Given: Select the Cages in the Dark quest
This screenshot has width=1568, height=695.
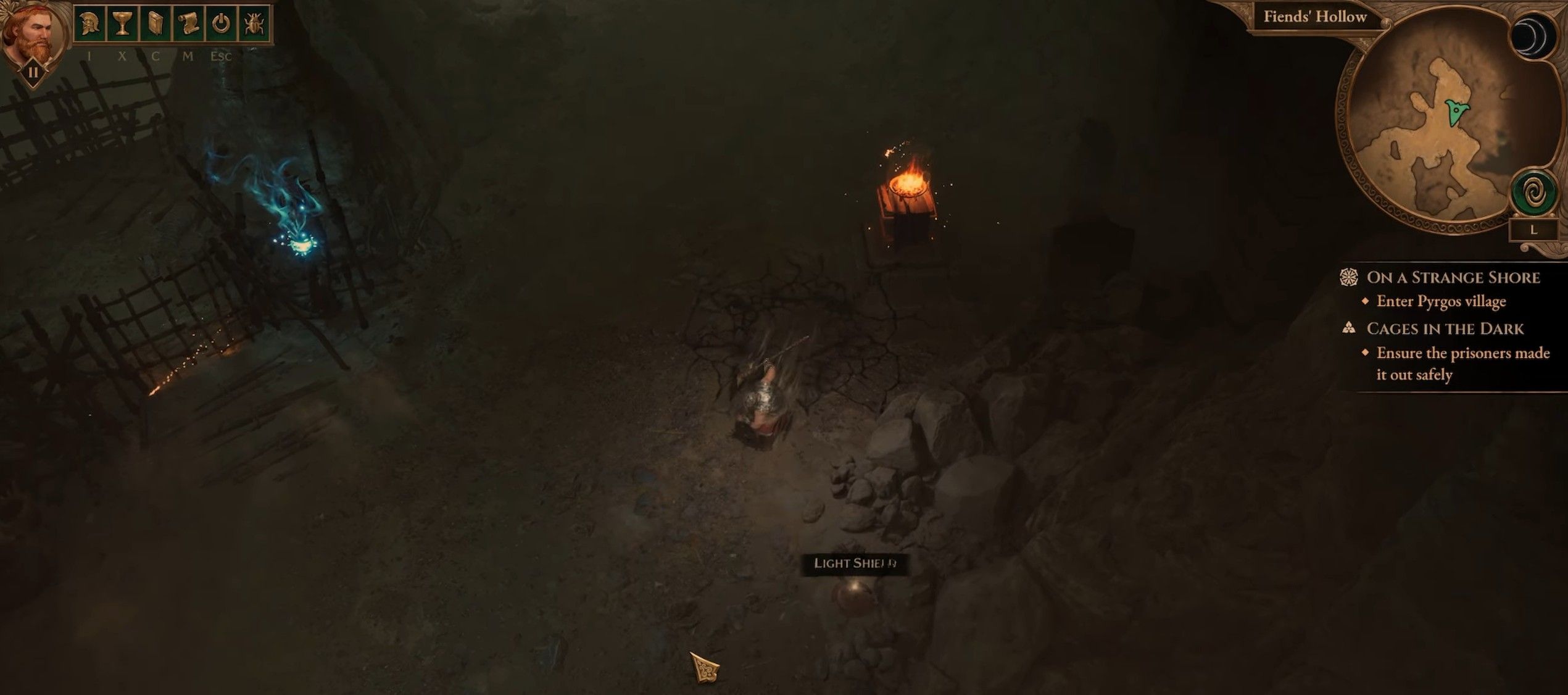Looking at the screenshot, I should [1444, 329].
